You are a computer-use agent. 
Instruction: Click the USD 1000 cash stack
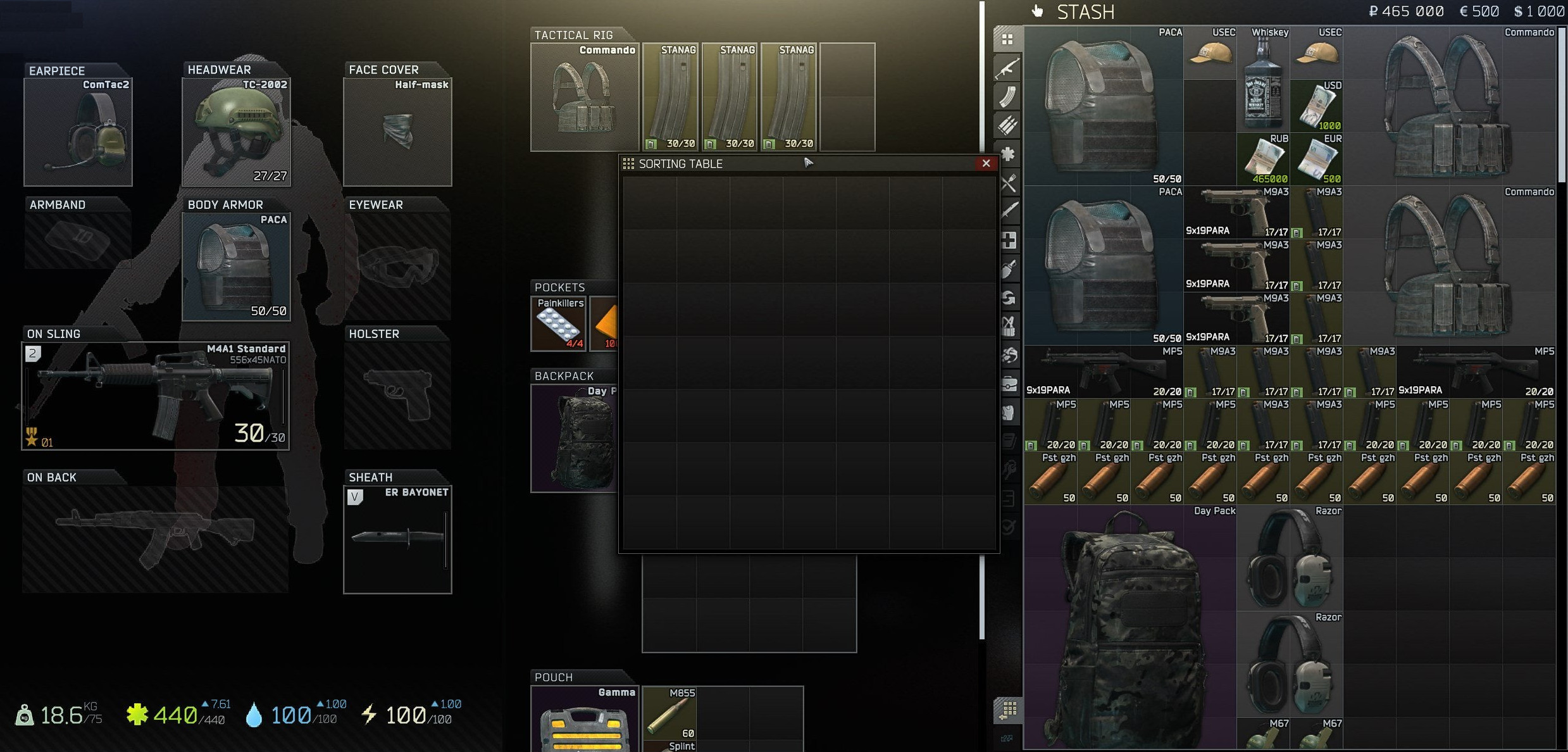(1316, 106)
